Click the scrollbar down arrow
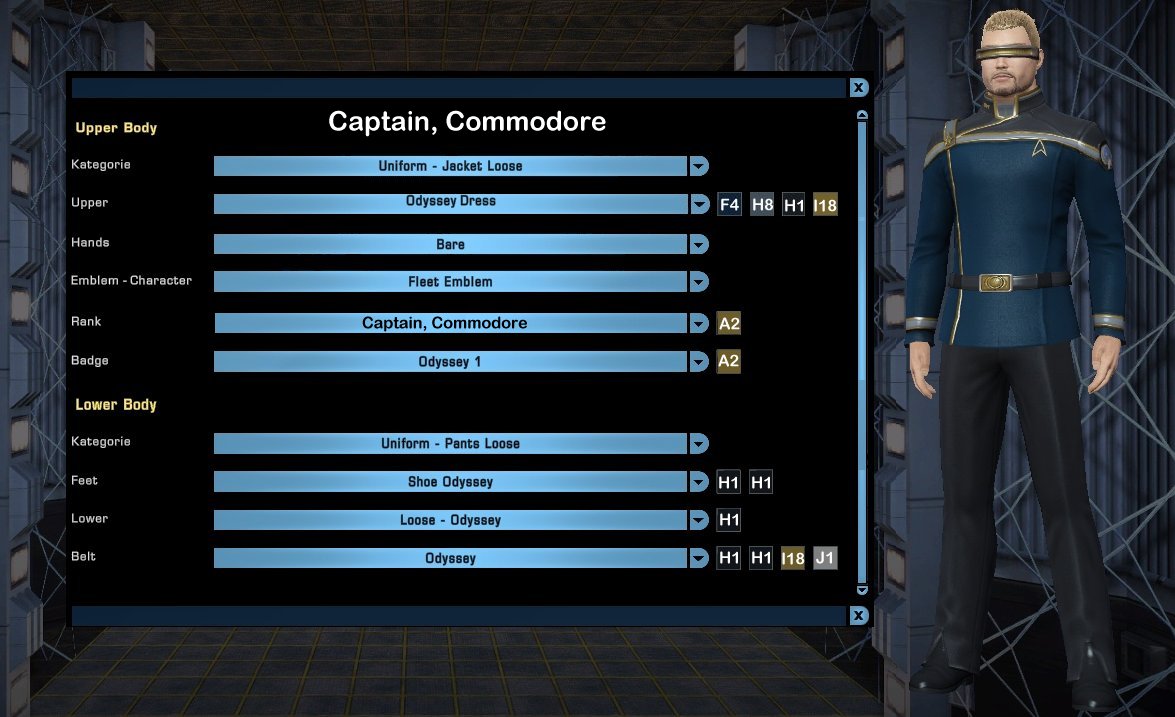Viewport: 1175px width, 717px height. [861, 590]
